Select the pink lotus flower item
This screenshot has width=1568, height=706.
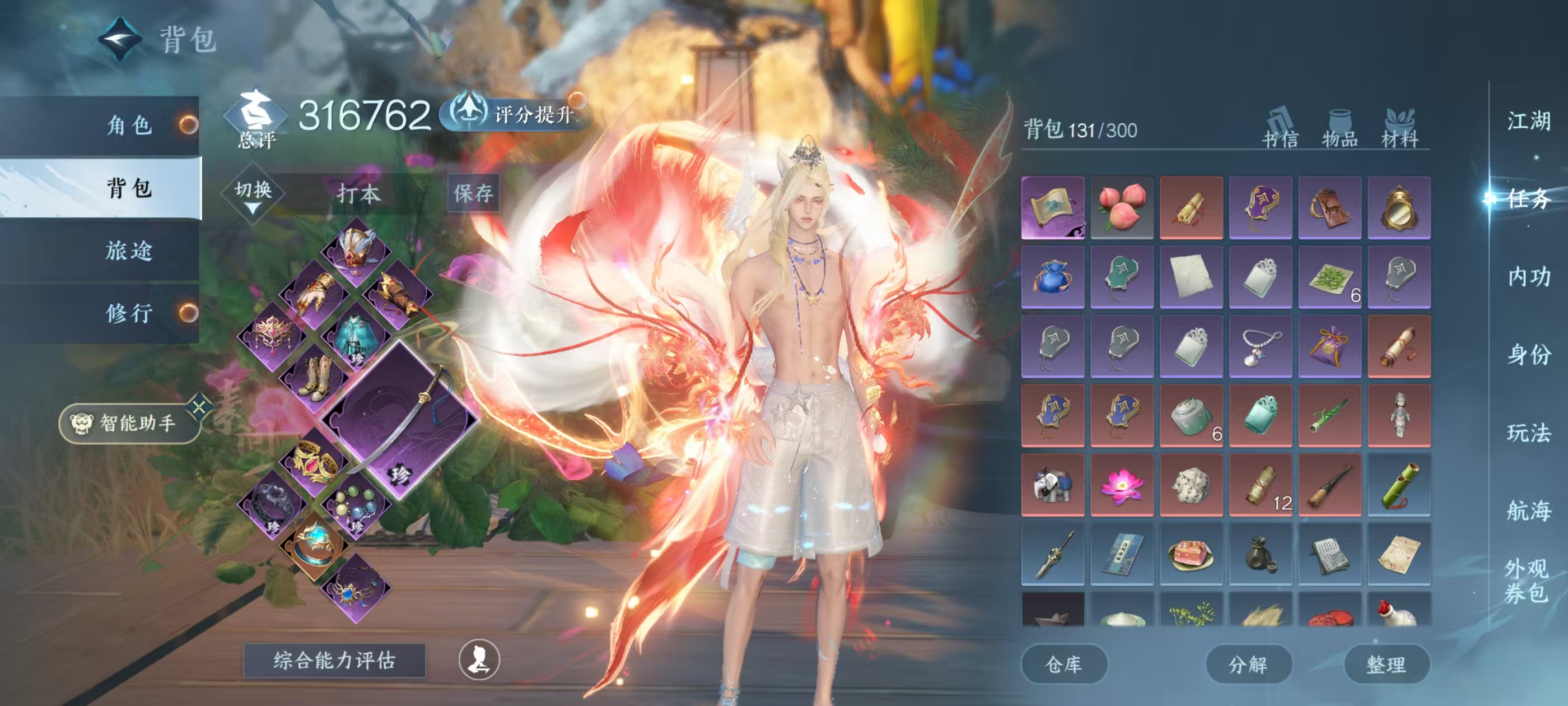point(1121,485)
